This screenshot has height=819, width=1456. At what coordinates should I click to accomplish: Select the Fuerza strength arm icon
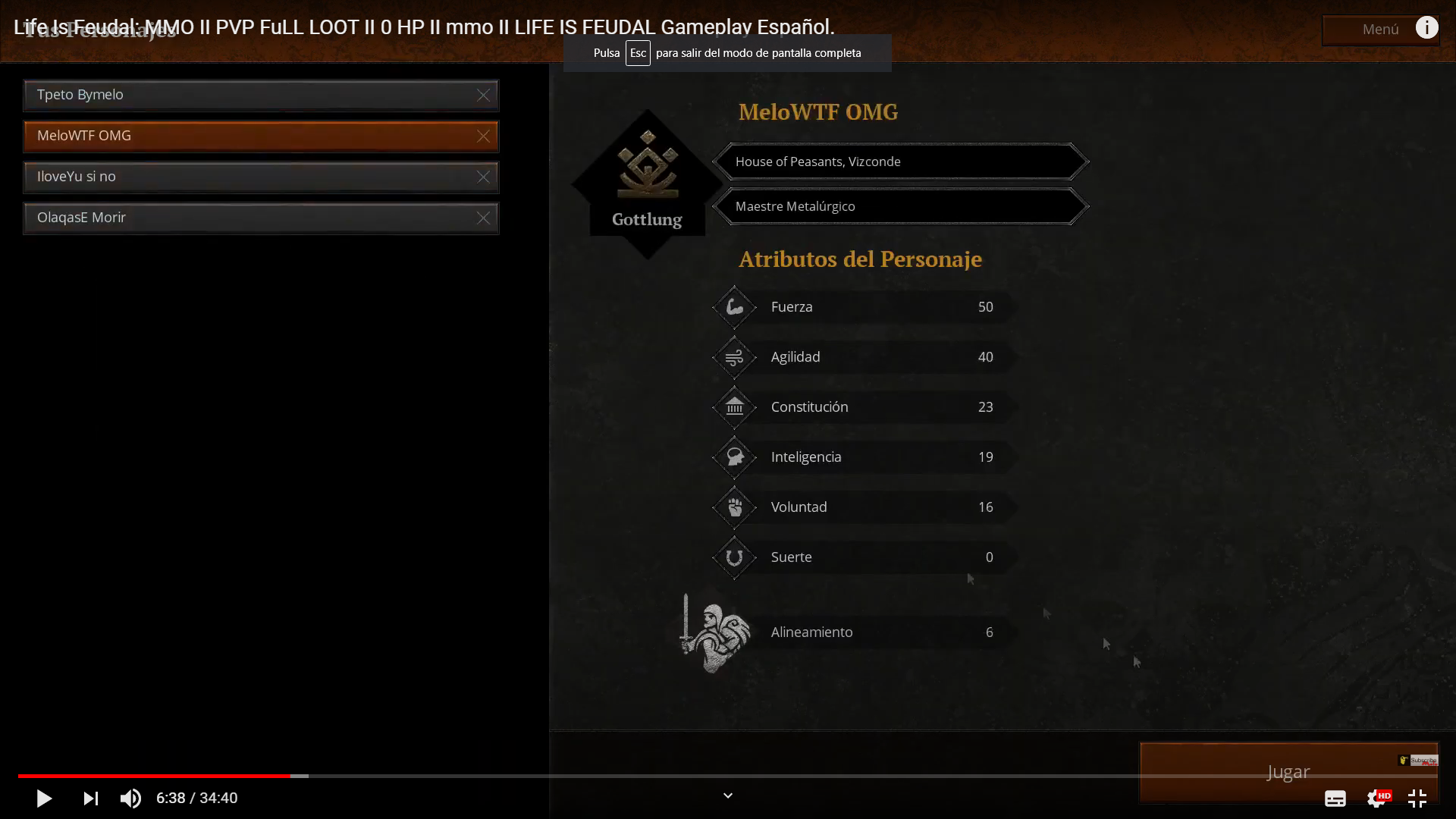tap(733, 306)
